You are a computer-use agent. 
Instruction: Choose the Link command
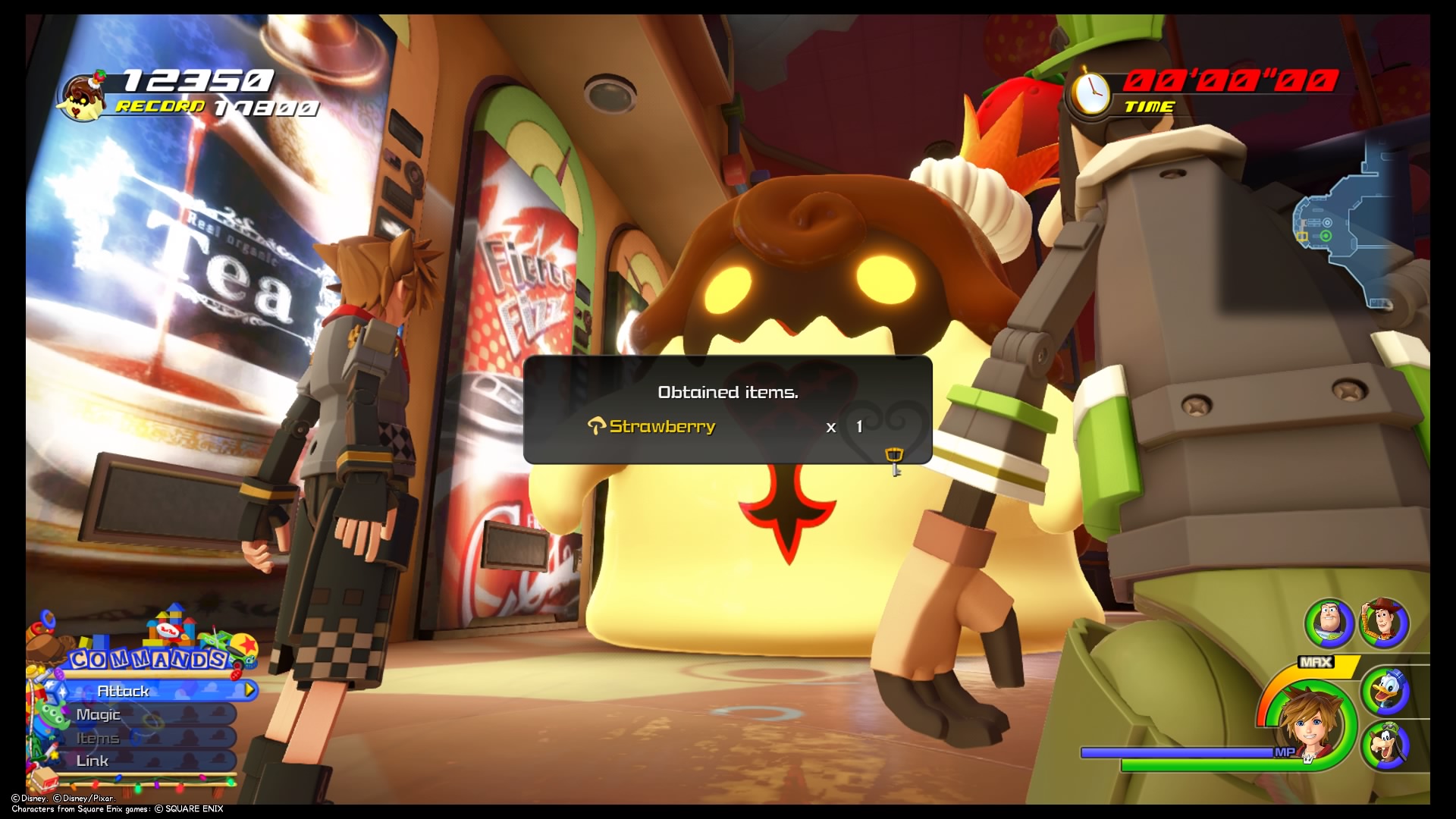93,760
